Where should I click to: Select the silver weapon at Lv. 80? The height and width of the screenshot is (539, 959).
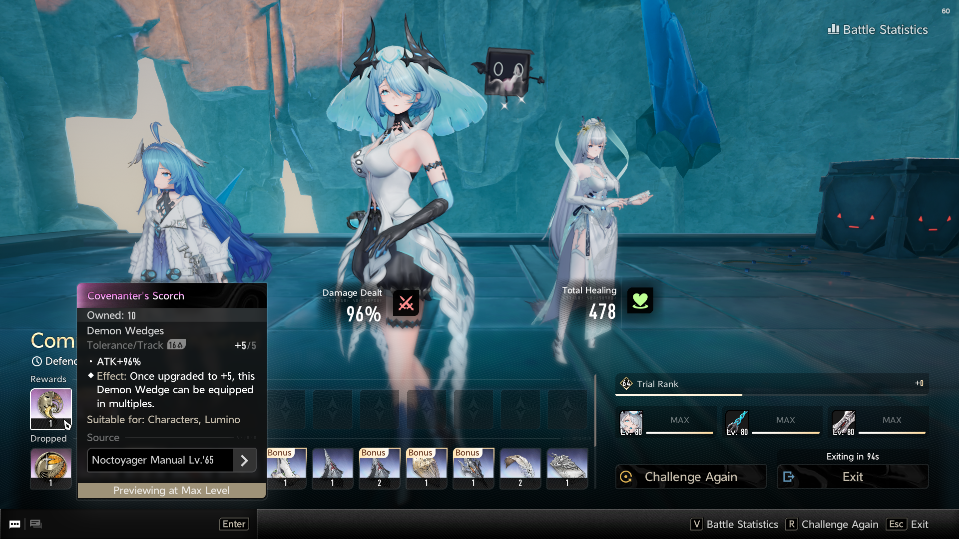843,421
